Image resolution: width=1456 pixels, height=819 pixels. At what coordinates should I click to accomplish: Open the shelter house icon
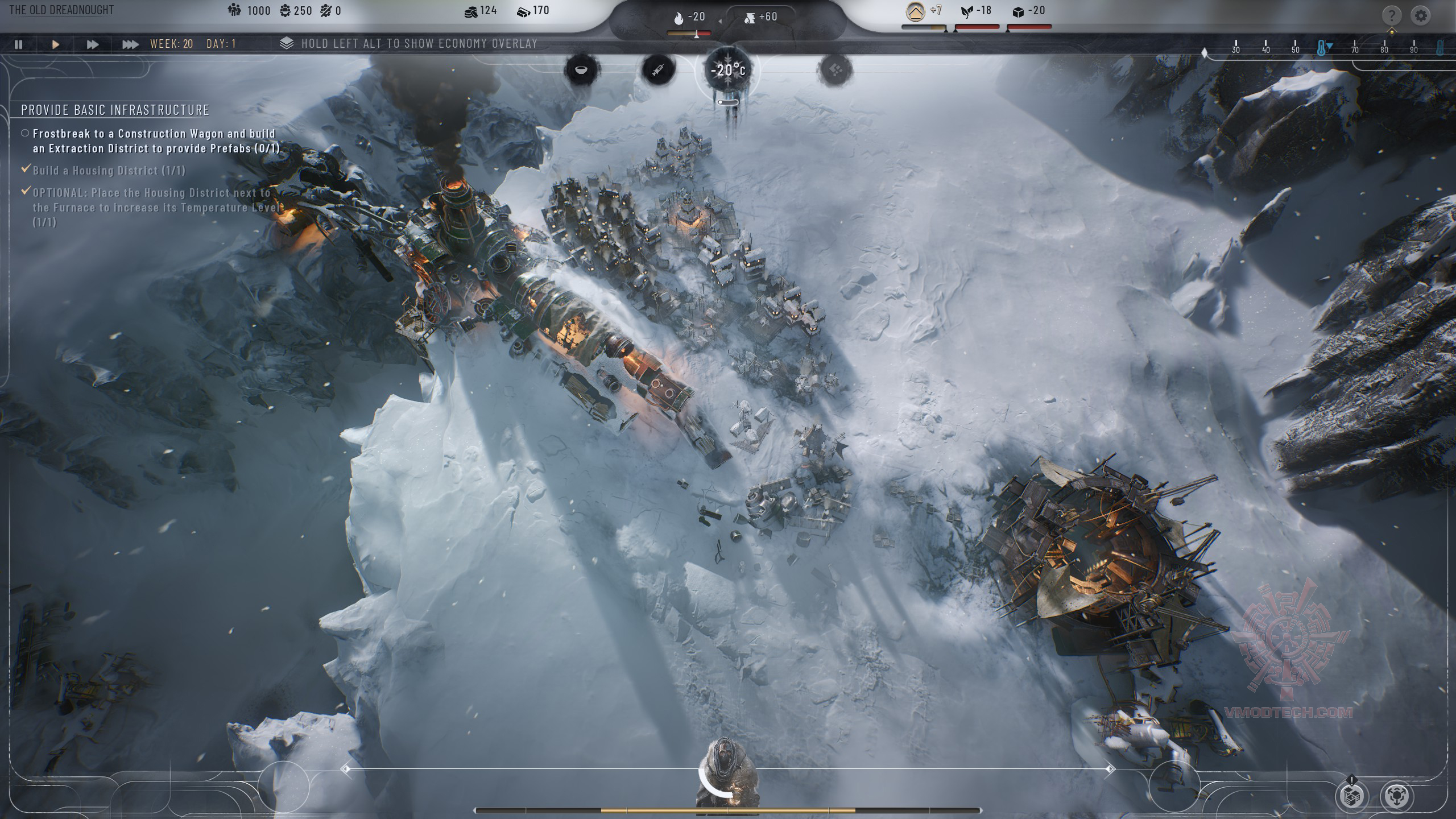coord(915,11)
